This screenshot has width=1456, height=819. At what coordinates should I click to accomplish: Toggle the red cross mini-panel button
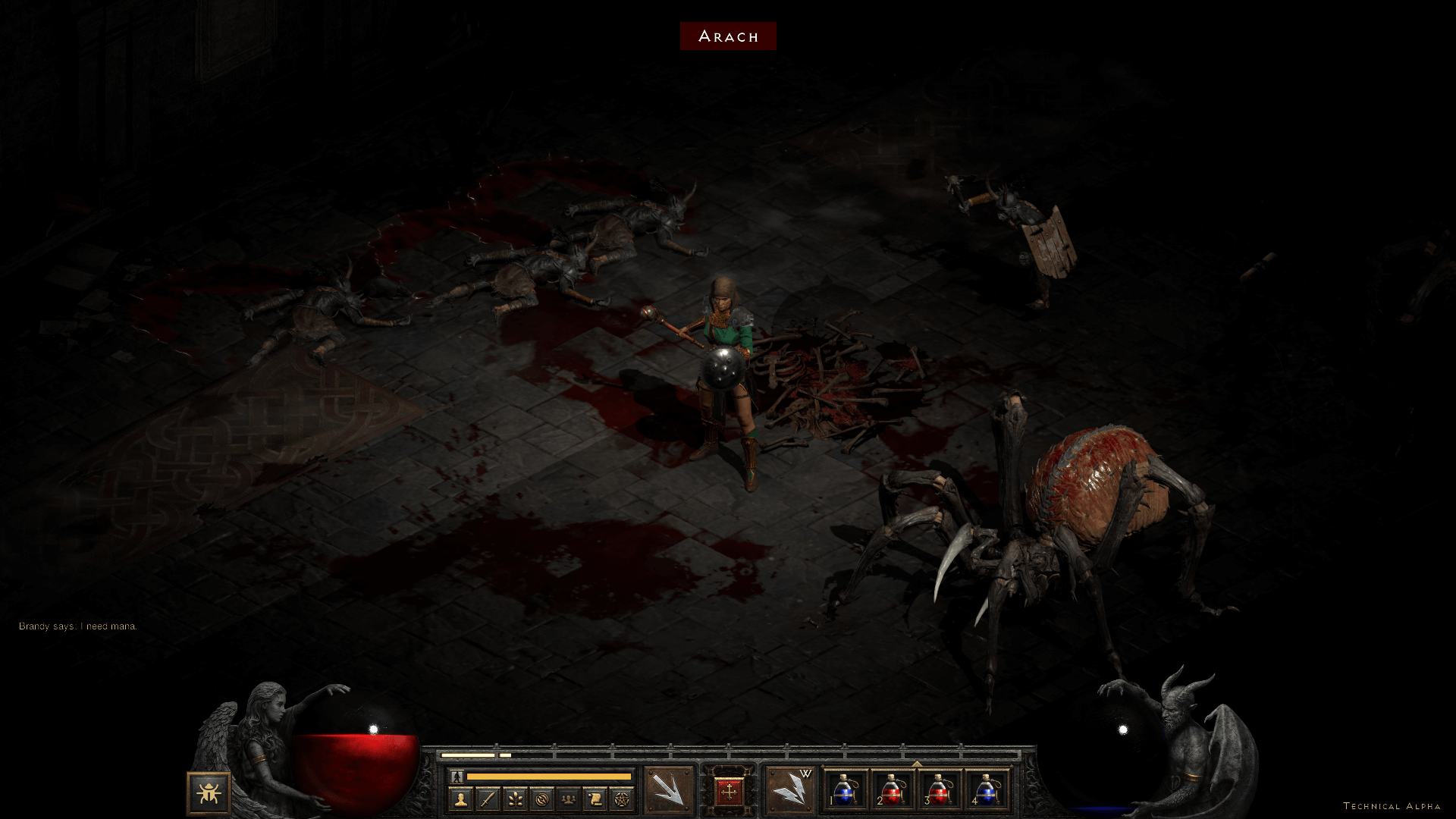pyautogui.click(x=729, y=792)
